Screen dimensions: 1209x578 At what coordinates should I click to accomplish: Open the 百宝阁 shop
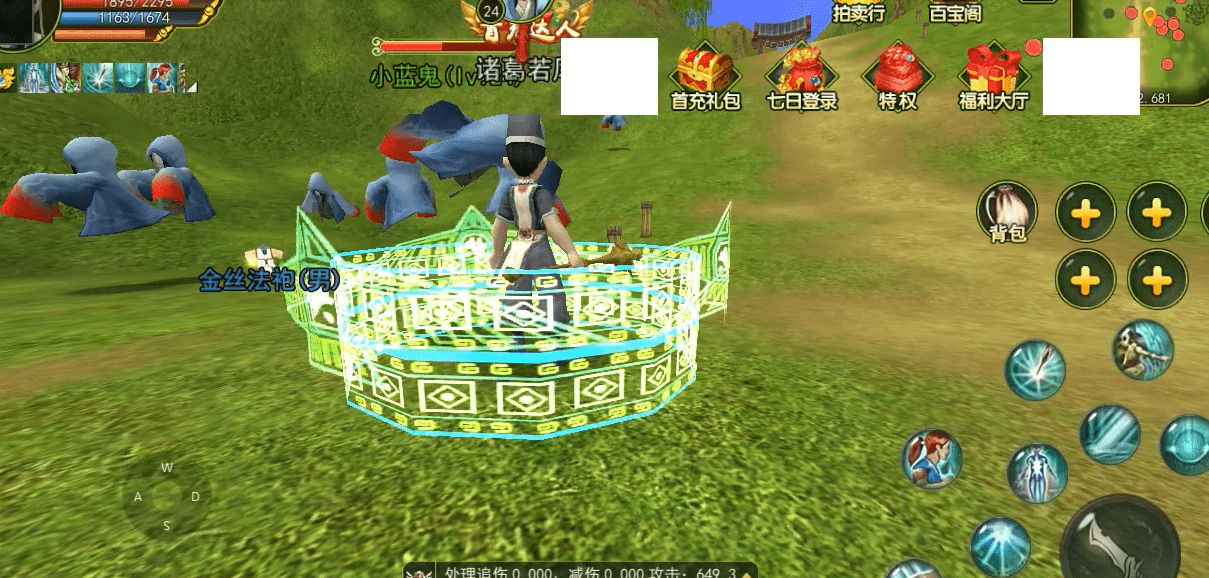pos(955,13)
